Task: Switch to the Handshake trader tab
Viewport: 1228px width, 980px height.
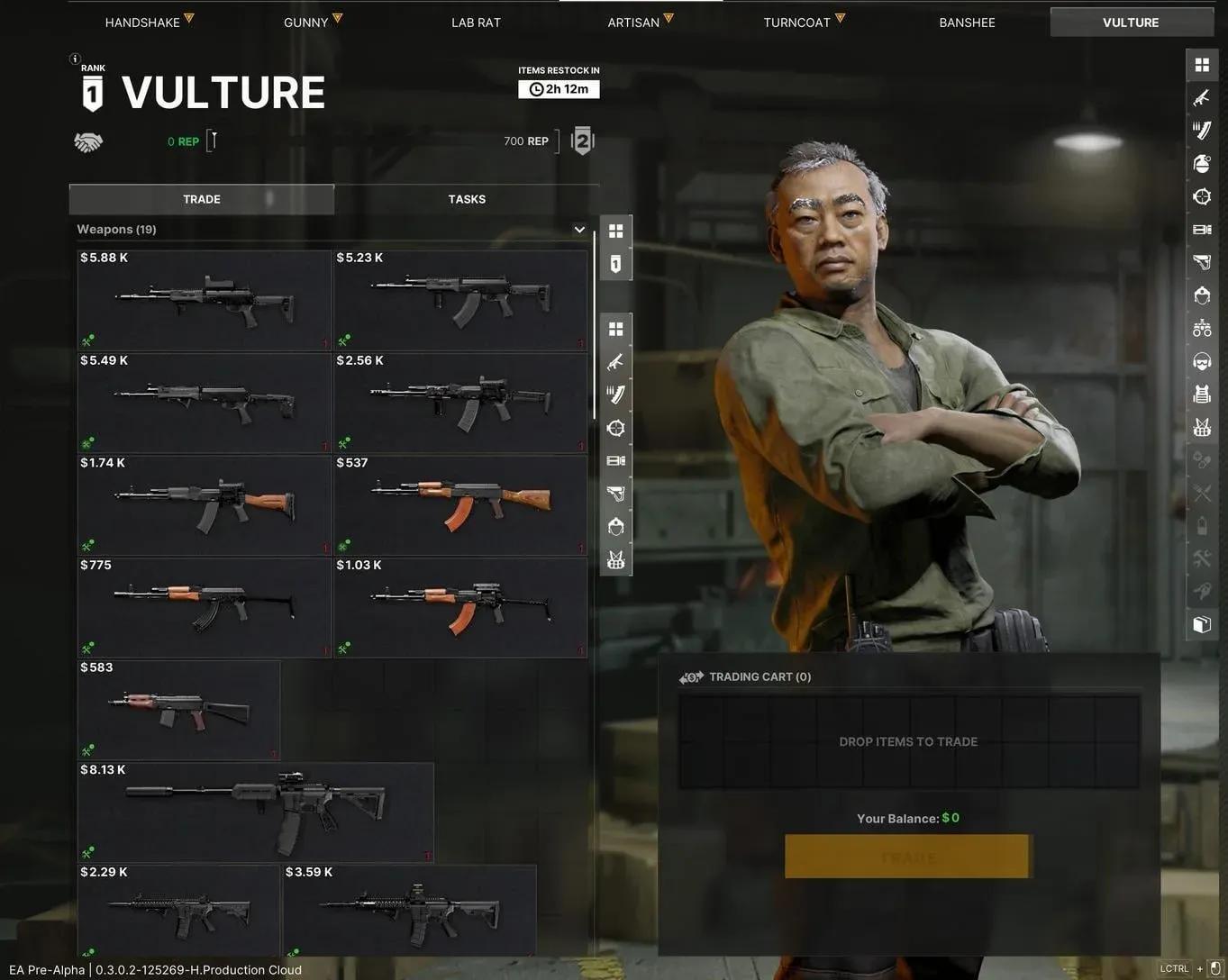Action: click(x=142, y=23)
